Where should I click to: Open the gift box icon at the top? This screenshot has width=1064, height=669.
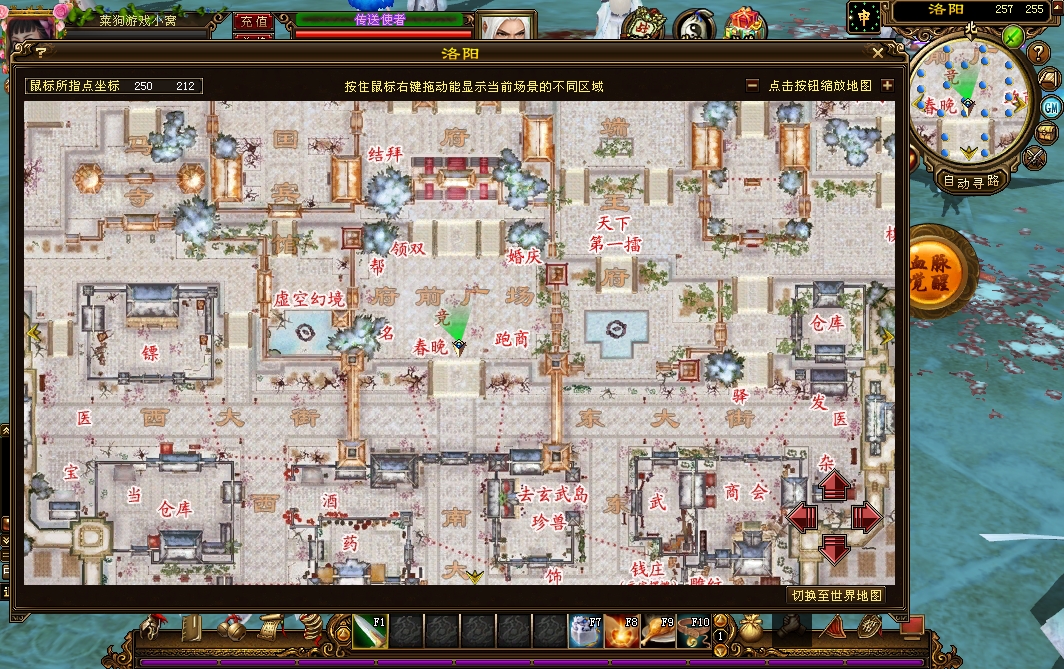click(743, 20)
